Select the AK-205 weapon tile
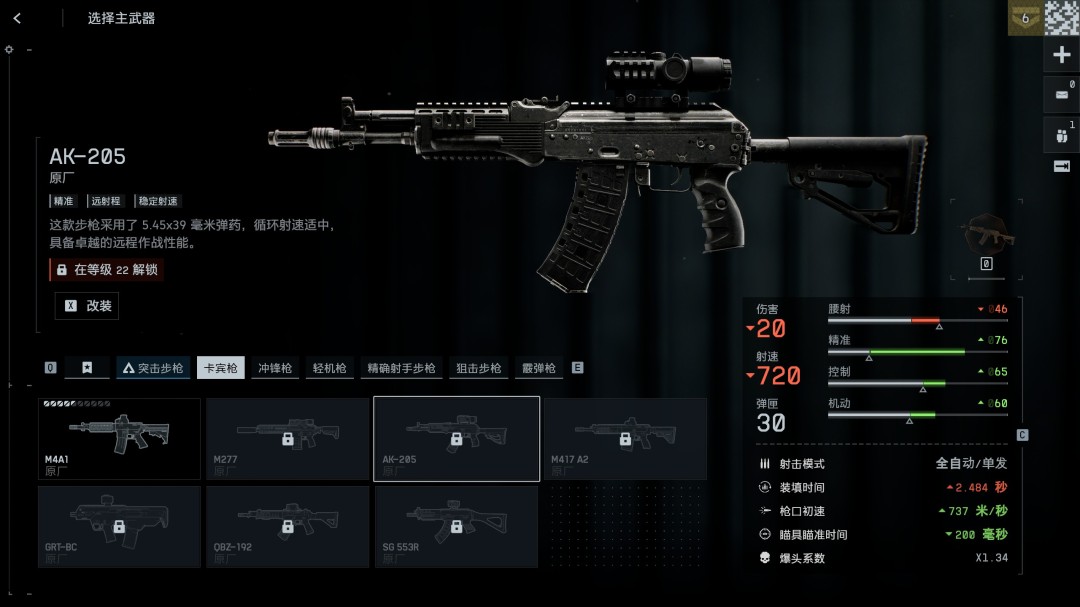1080x607 pixels. coord(456,438)
